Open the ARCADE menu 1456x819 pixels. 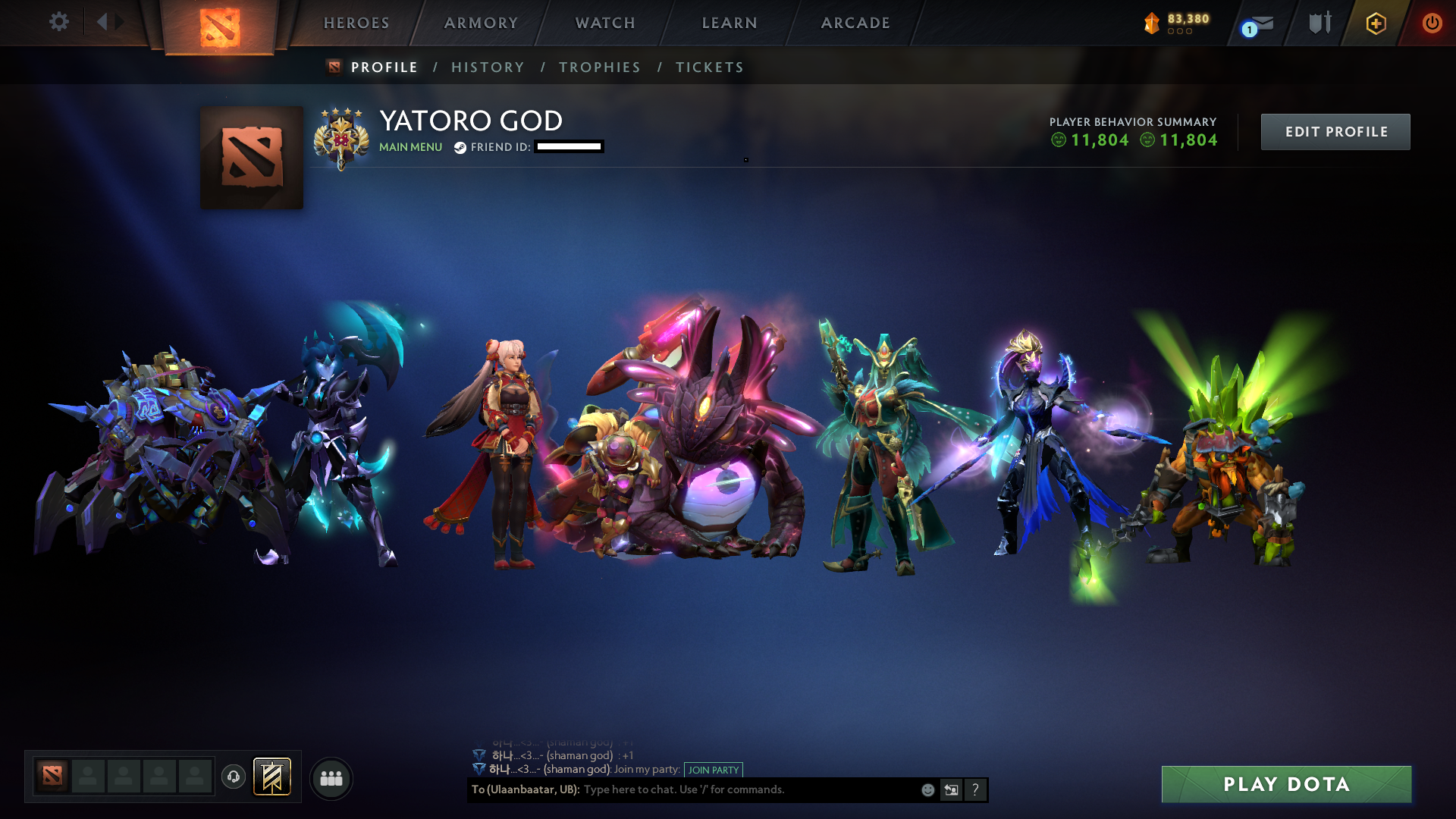pyautogui.click(x=855, y=23)
